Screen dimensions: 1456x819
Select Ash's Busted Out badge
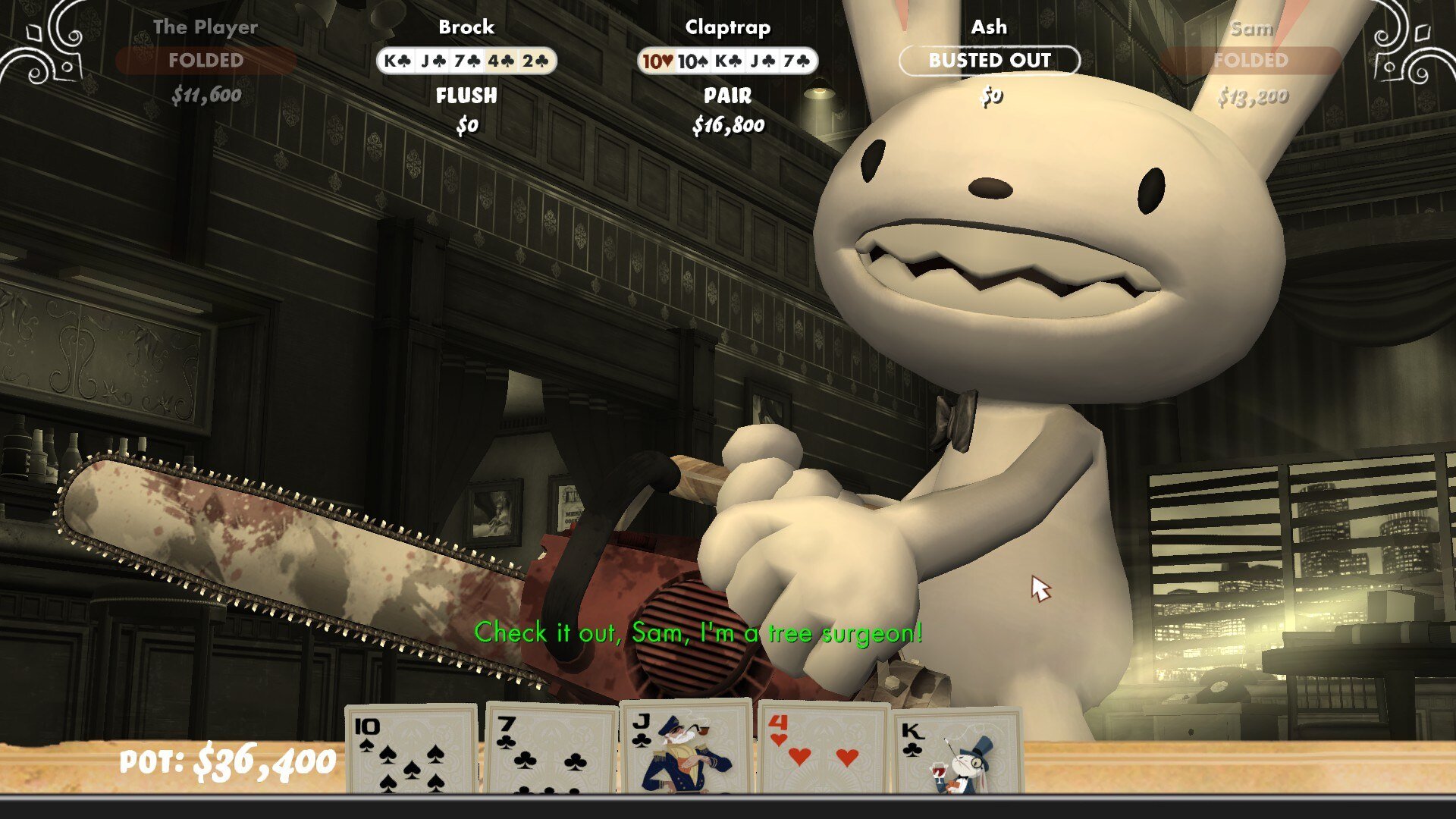coord(990,61)
